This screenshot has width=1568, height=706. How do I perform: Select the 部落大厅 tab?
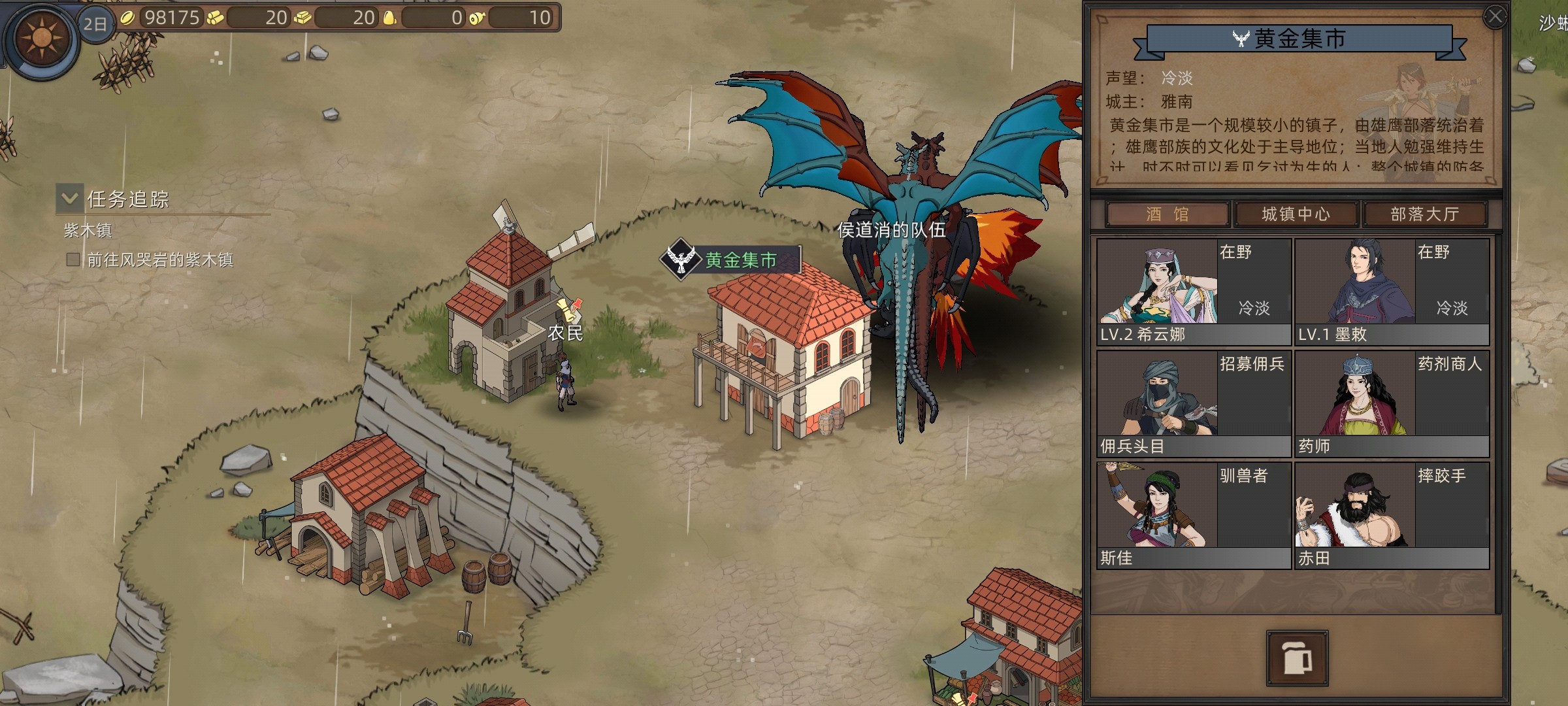point(1424,214)
